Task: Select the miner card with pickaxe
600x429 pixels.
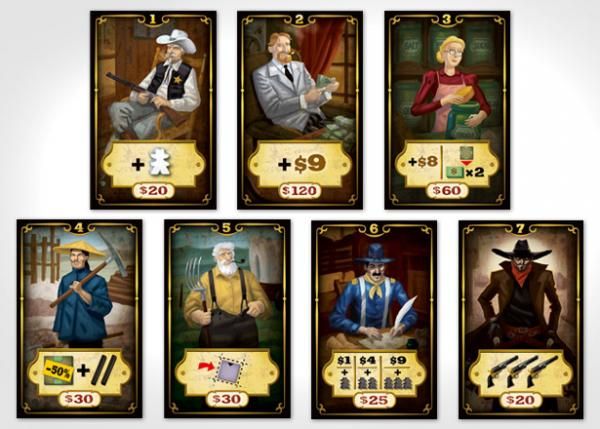Action: pos(79,319)
